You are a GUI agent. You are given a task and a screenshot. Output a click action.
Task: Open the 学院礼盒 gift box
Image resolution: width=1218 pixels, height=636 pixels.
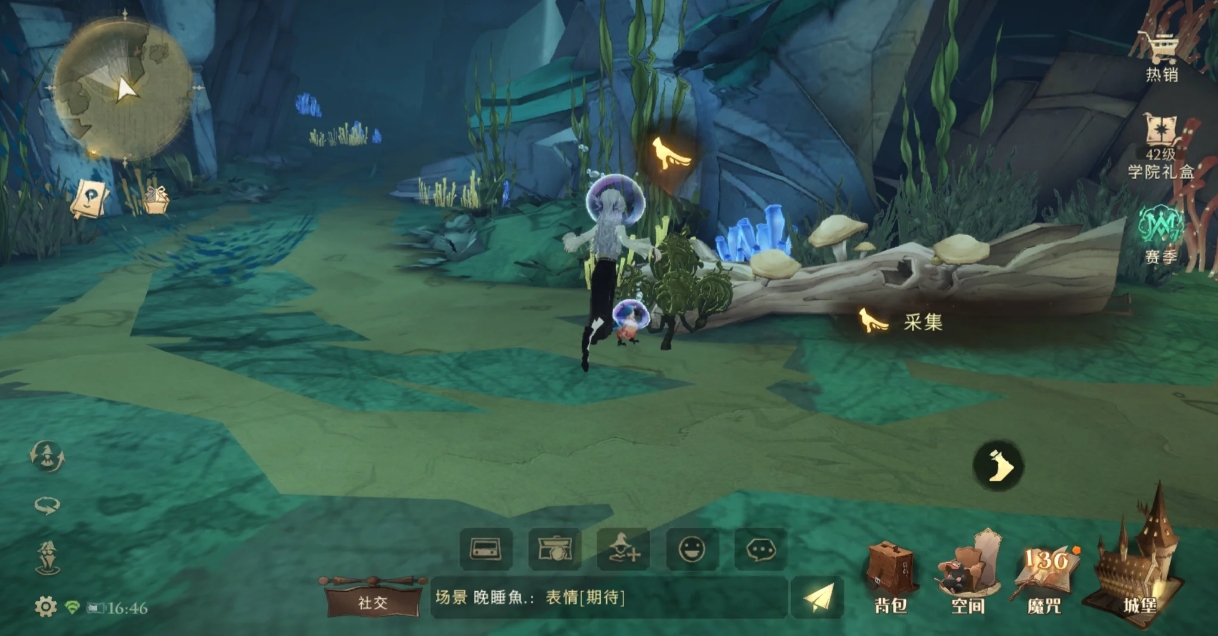[x=1161, y=145]
